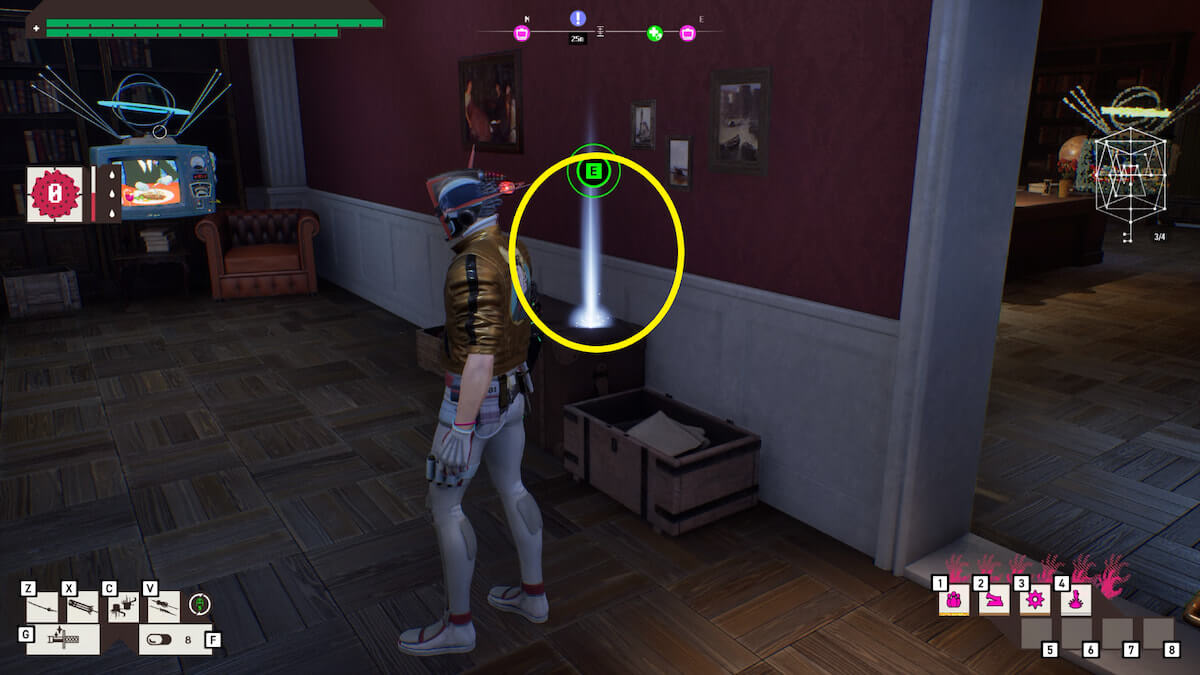Image resolution: width=1200 pixels, height=675 pixels.
Task: Pick the V slot with twin darts
Action: [x=163, y=605]
